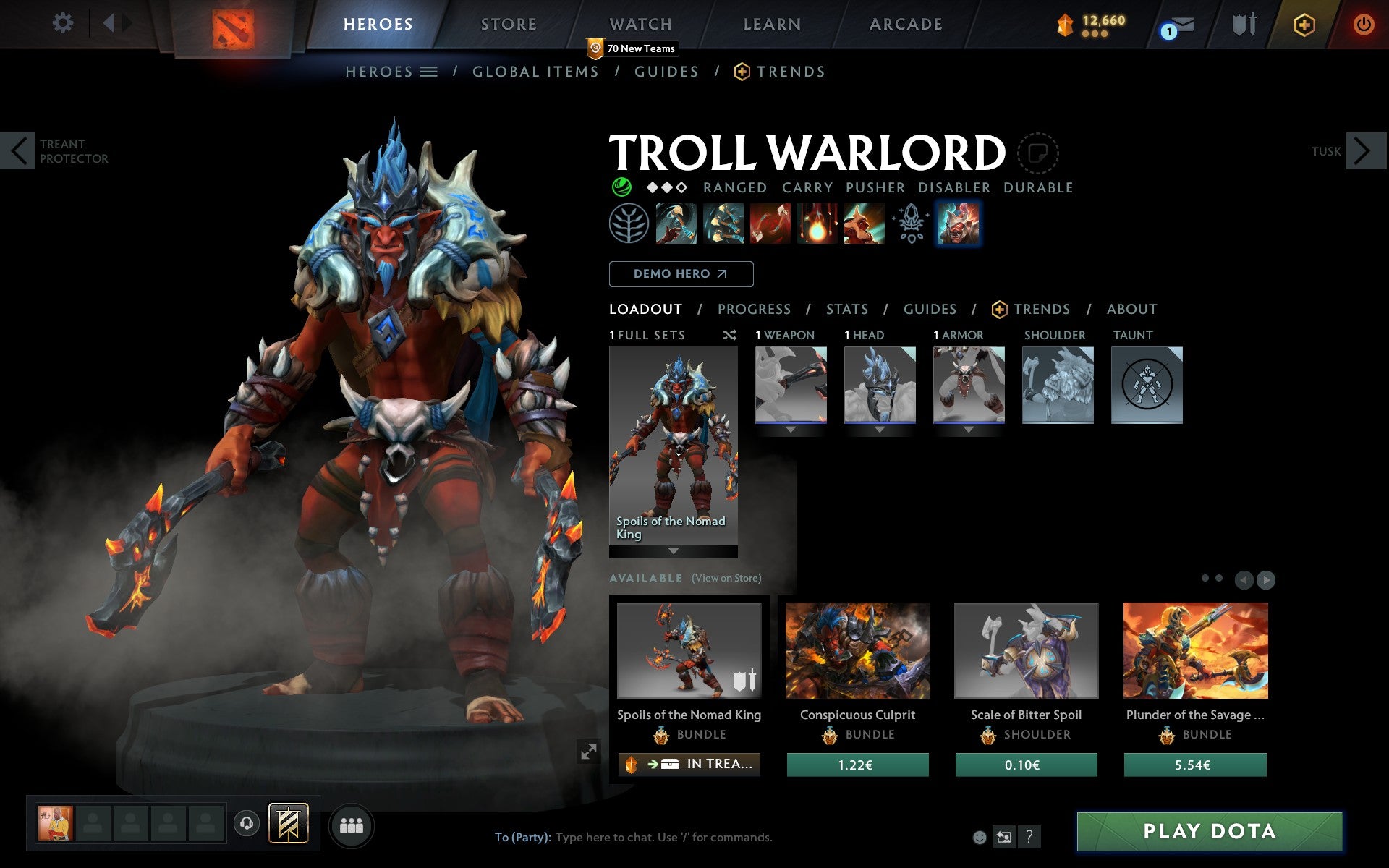Open the emoticon smiley in chat bar

(981, 838)
